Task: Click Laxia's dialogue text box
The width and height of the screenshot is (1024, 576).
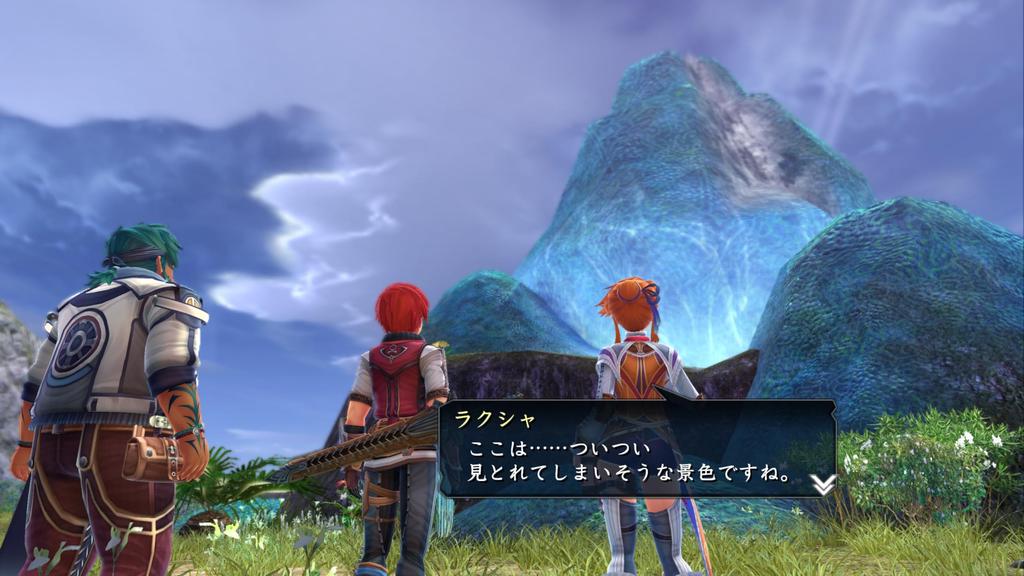Action: [636, 449]
